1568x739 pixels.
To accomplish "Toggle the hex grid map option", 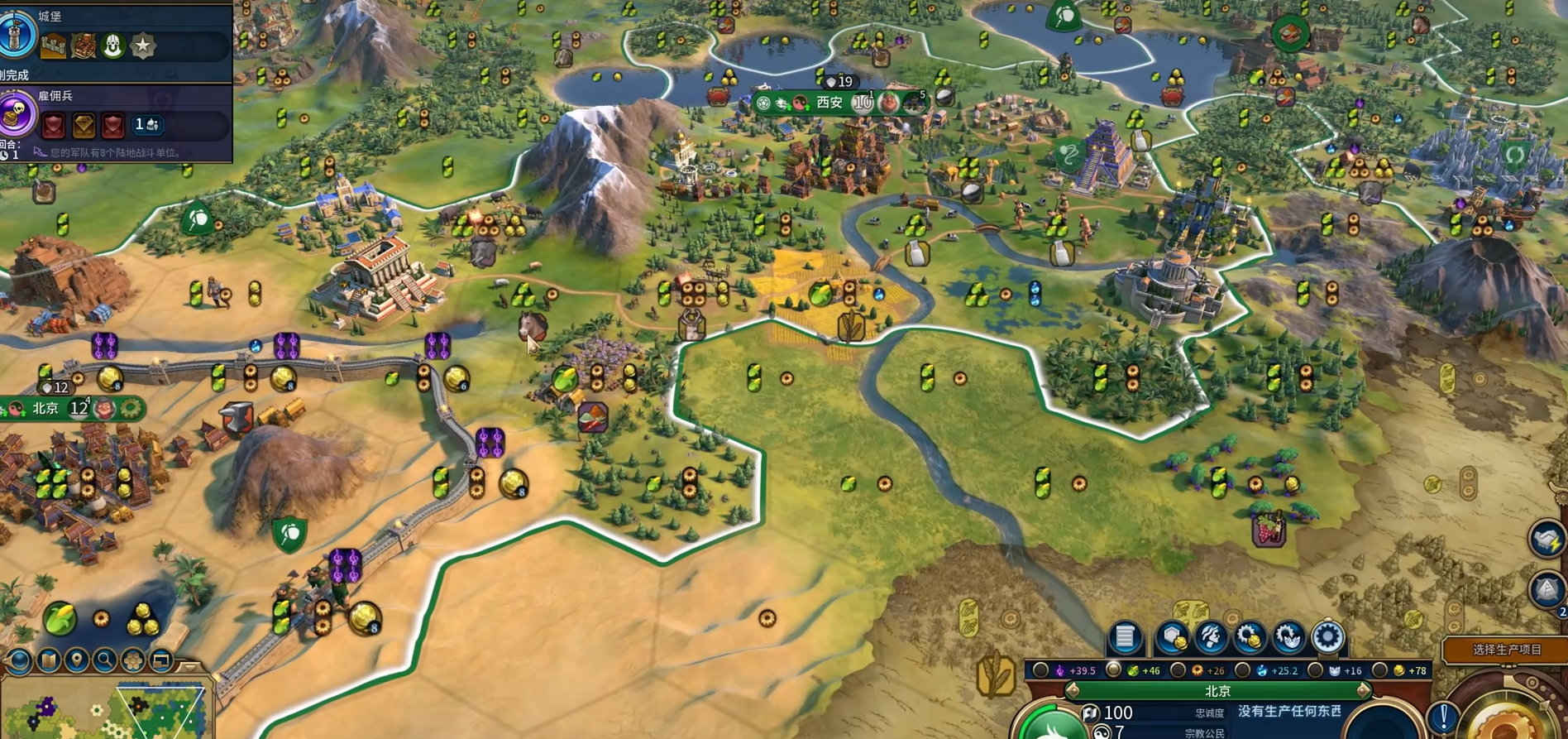I will [x=133, y=660].
